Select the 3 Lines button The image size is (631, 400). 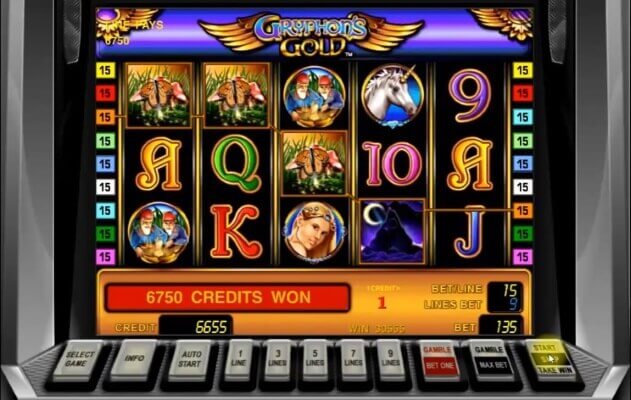pos(276,359)
